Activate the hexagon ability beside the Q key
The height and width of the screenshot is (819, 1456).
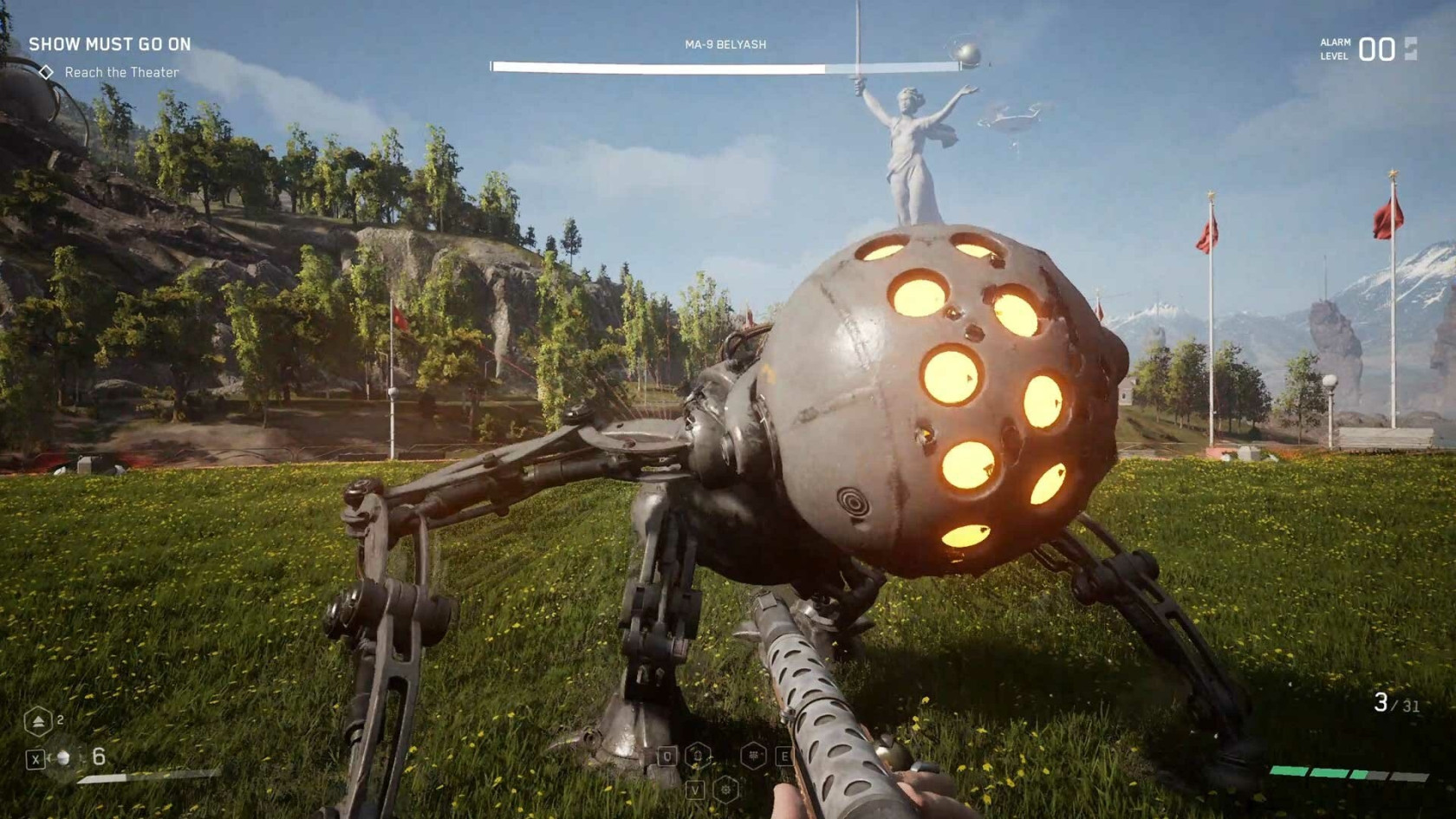[x=699, y=756]
